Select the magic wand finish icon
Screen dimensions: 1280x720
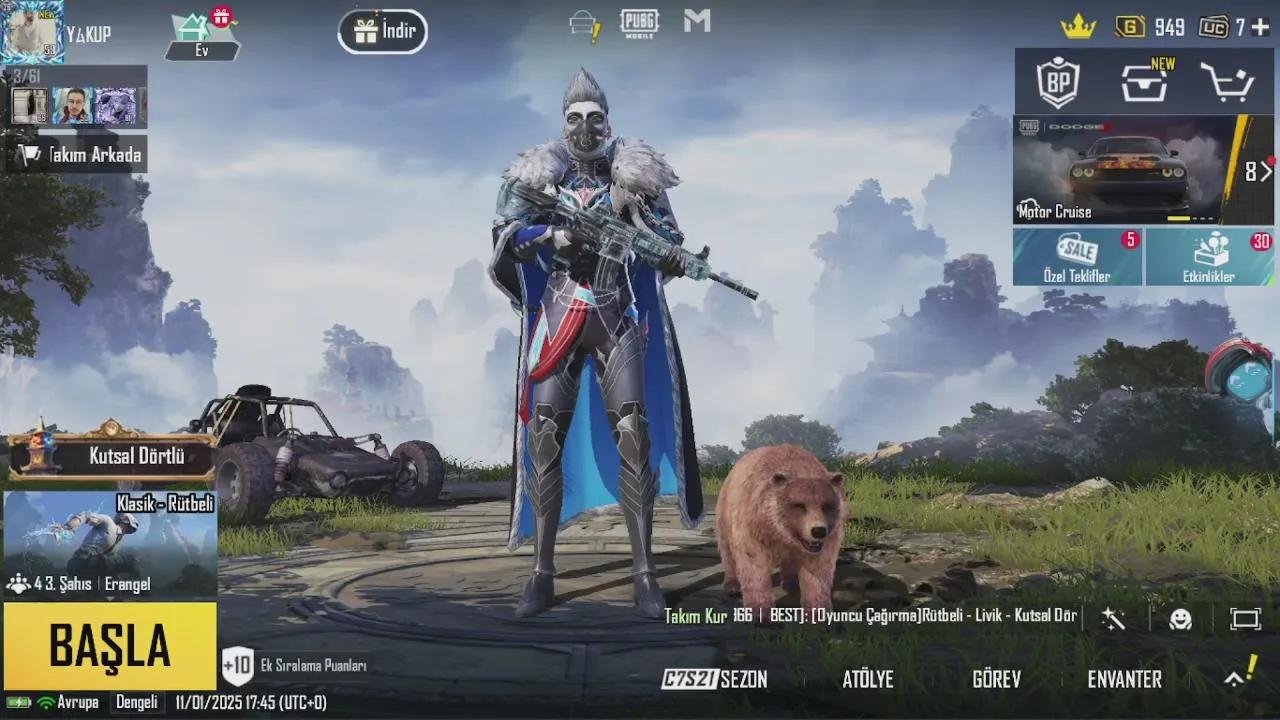pyautogui.click(x=1113, y=620)
